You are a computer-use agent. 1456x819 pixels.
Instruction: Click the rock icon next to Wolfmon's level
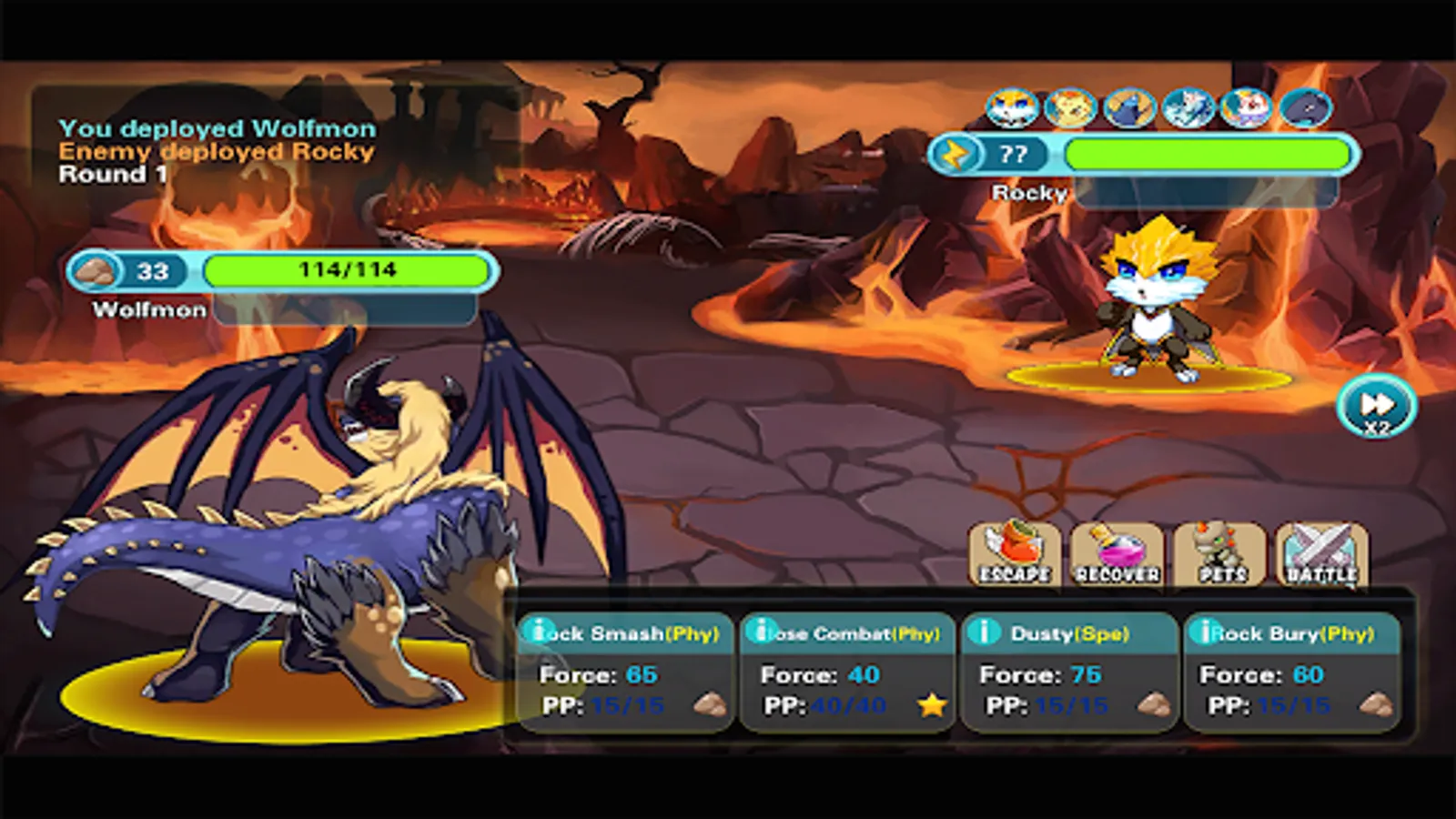pos(97,271)
